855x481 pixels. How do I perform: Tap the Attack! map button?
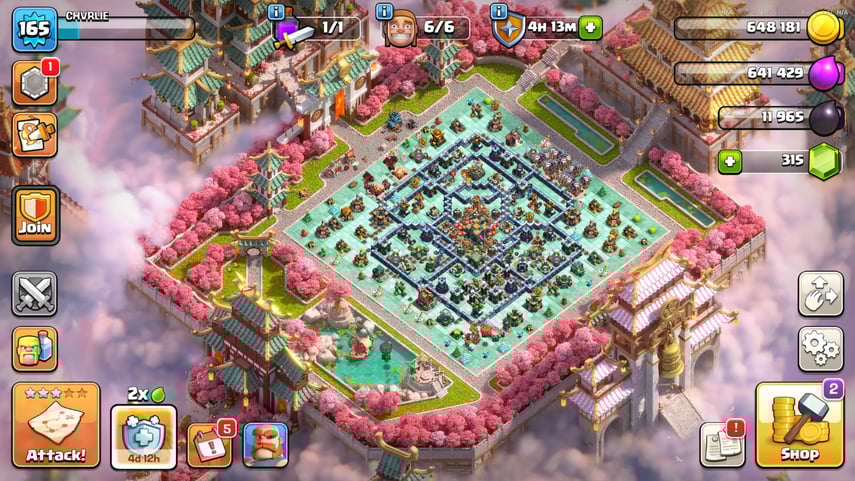click(x=56, y=425)
